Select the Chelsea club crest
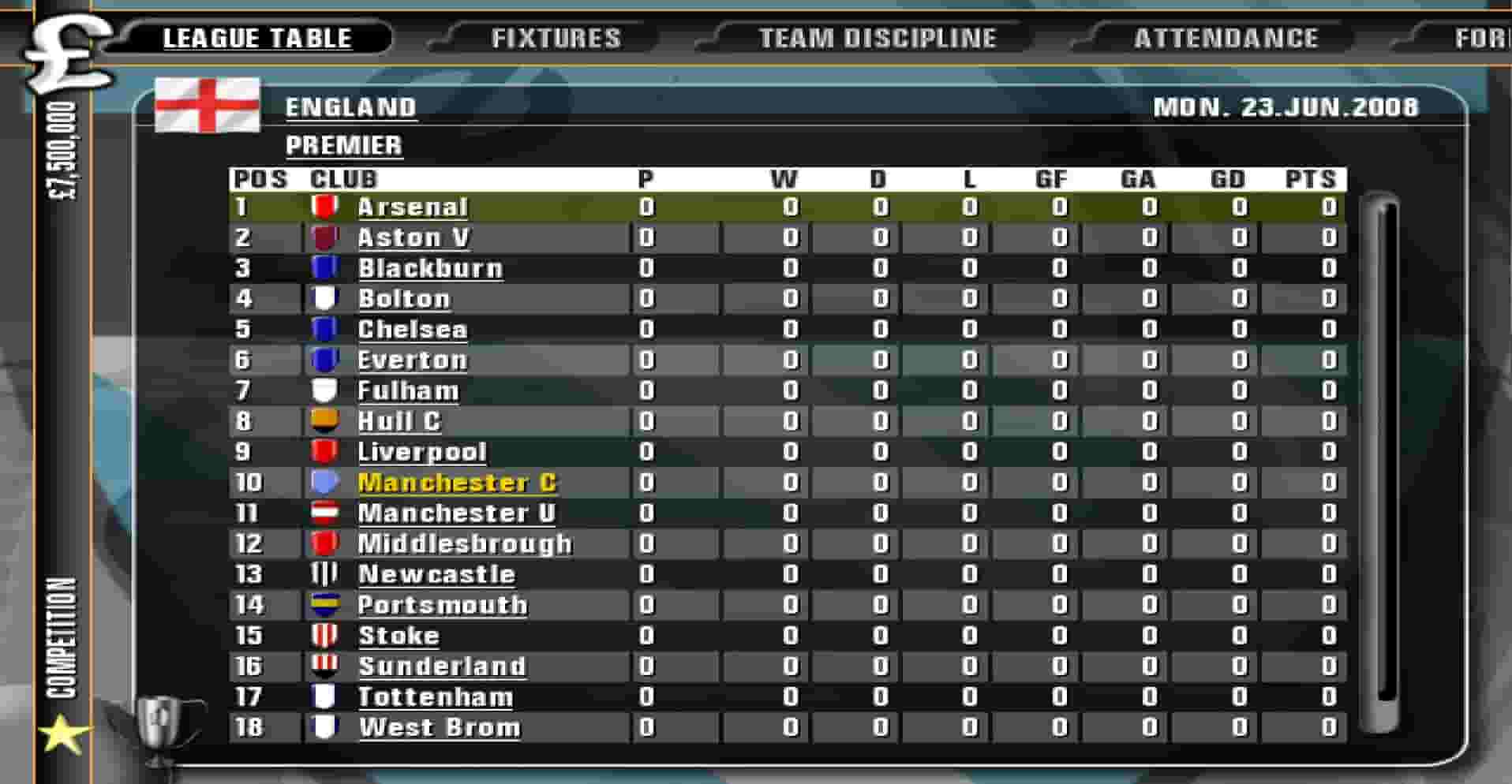This screenshot has width=1512, height=784. coord(324,329)
